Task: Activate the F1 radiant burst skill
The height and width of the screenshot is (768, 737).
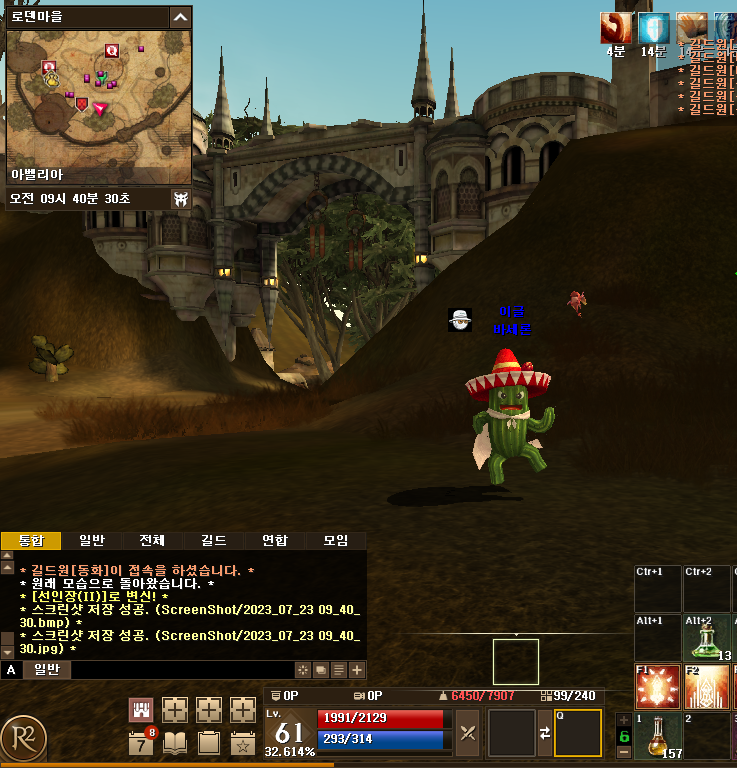Action: coord(657,685)
